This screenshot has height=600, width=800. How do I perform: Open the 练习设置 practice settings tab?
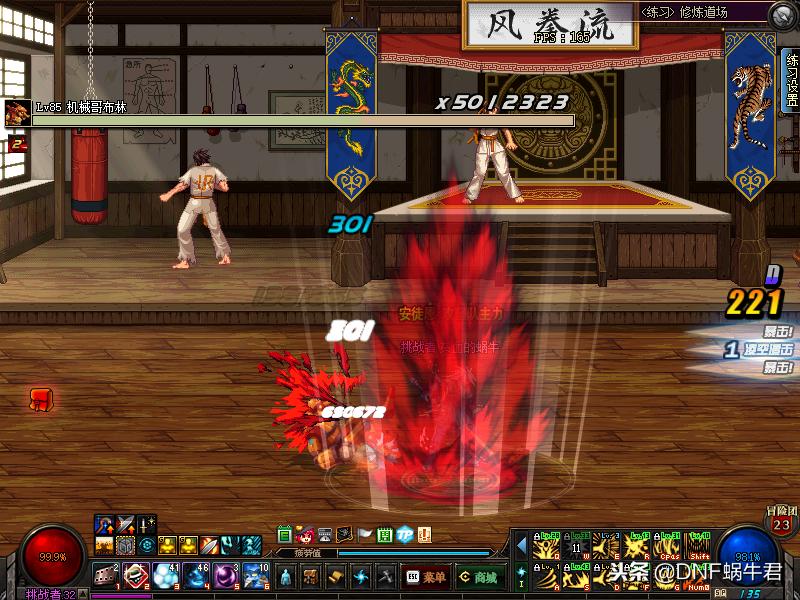[791, 78]
